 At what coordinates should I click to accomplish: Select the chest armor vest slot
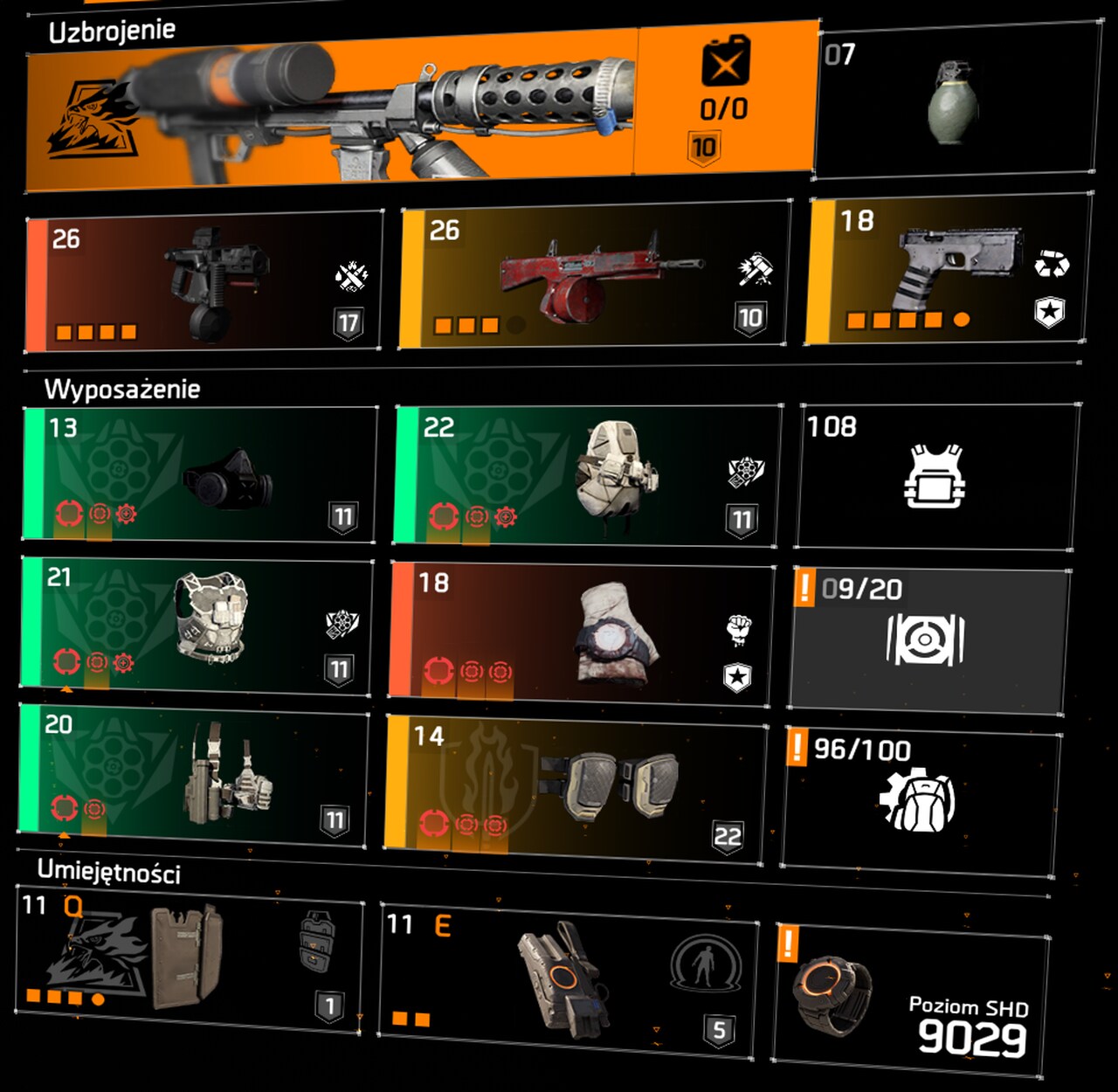197,625
